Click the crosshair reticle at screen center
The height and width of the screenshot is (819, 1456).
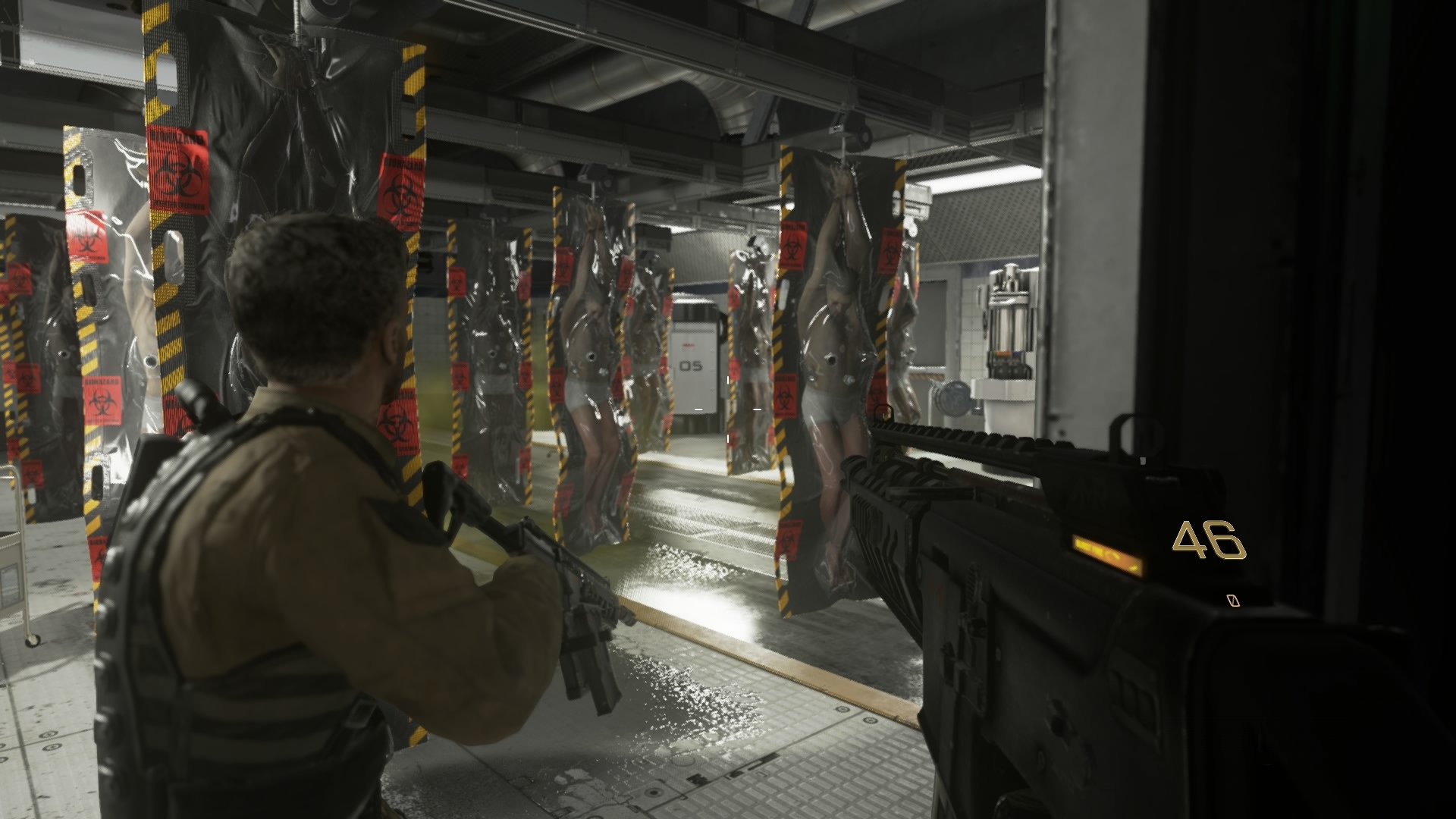(x=726, y=409)
